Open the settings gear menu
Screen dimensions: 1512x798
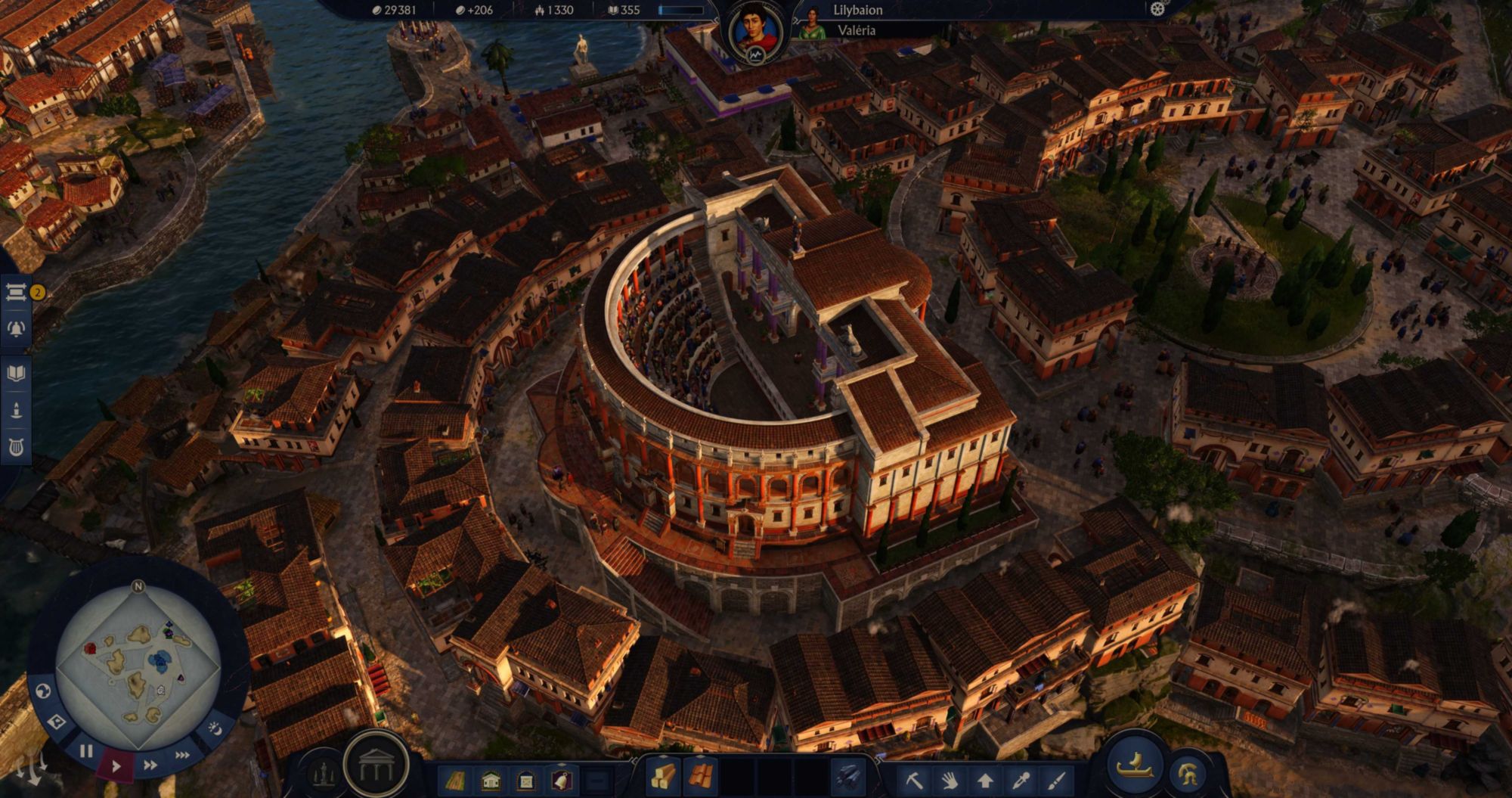coord(1157,10)
